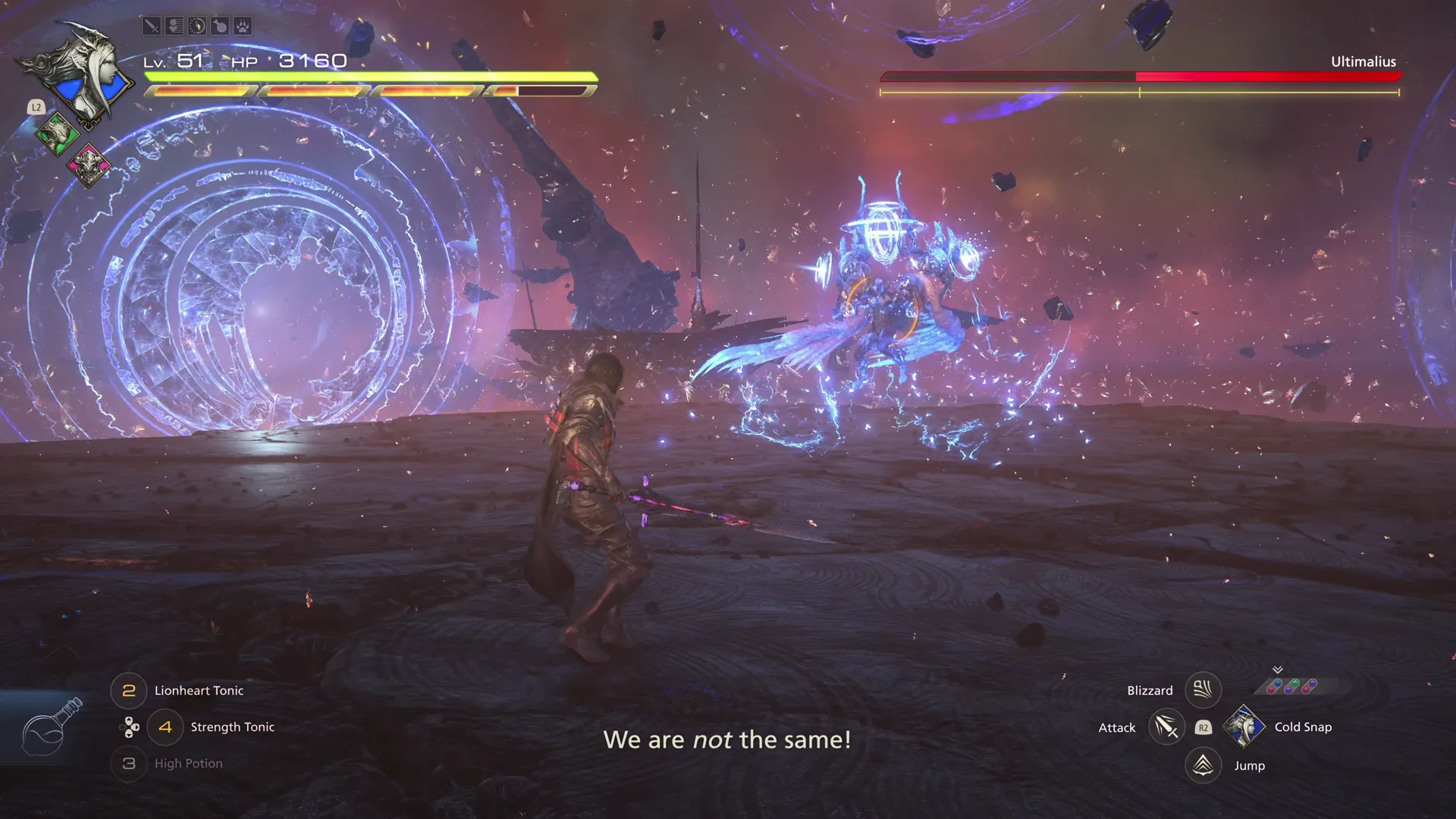The image size is (1456, 819).
Task: Toggle the L2 Eikon switch indicator
Action: click(x=36, y=108)
